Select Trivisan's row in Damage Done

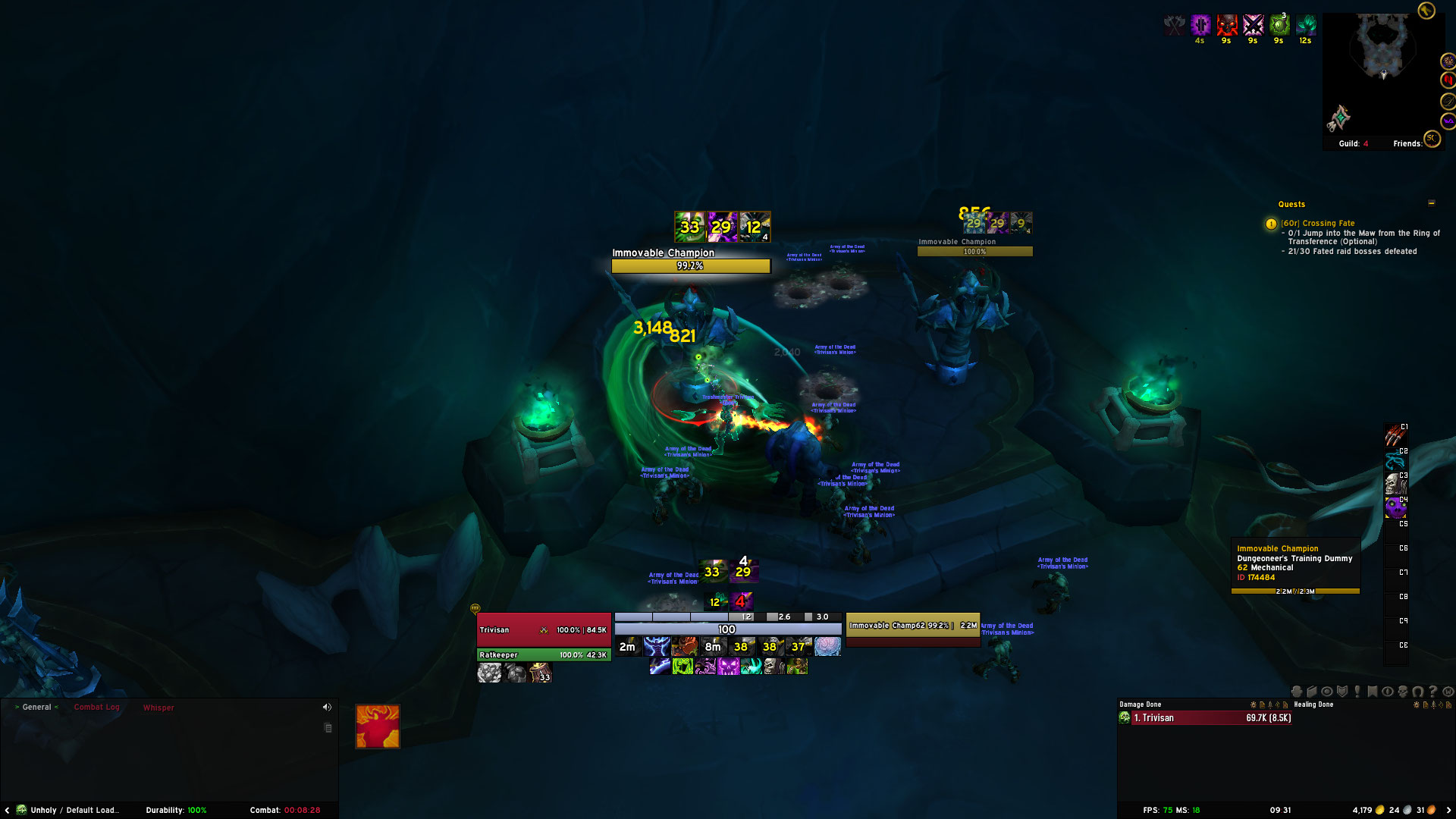click(1206, 718)
